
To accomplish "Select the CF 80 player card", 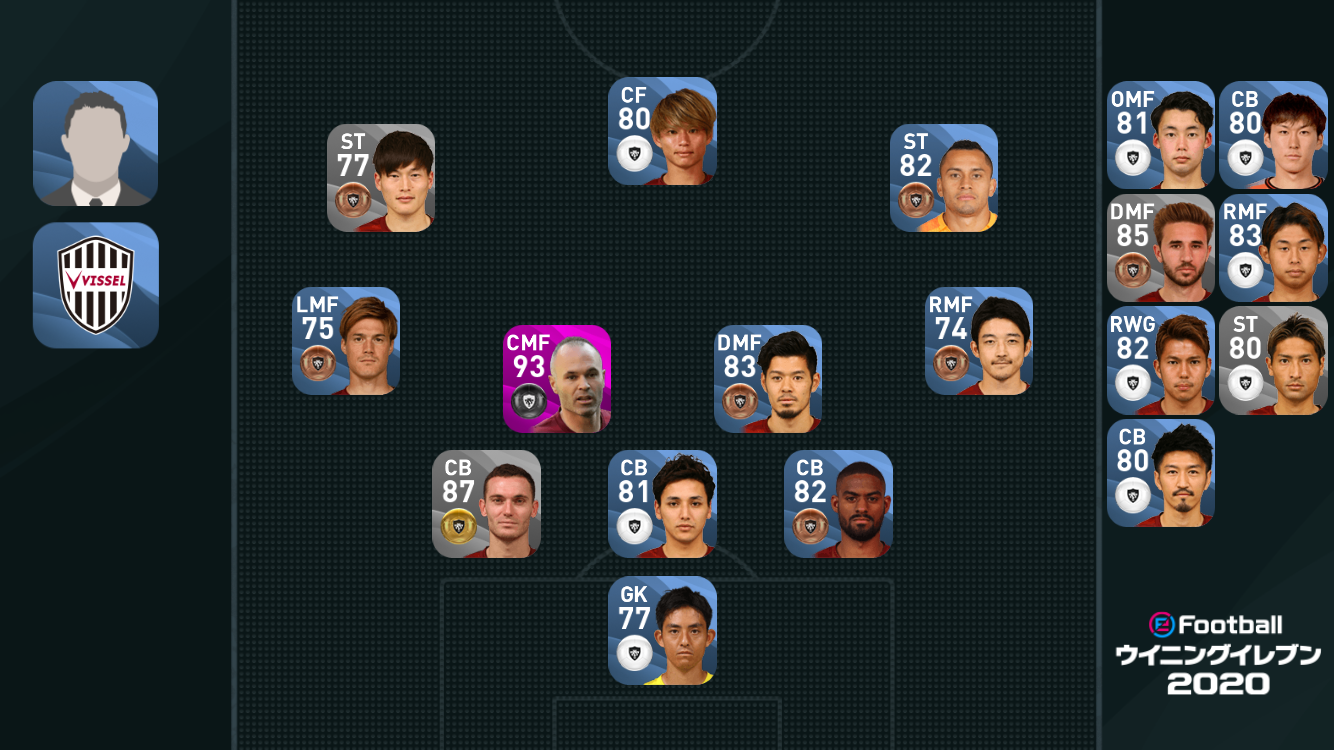I will (x=662, y=131).
